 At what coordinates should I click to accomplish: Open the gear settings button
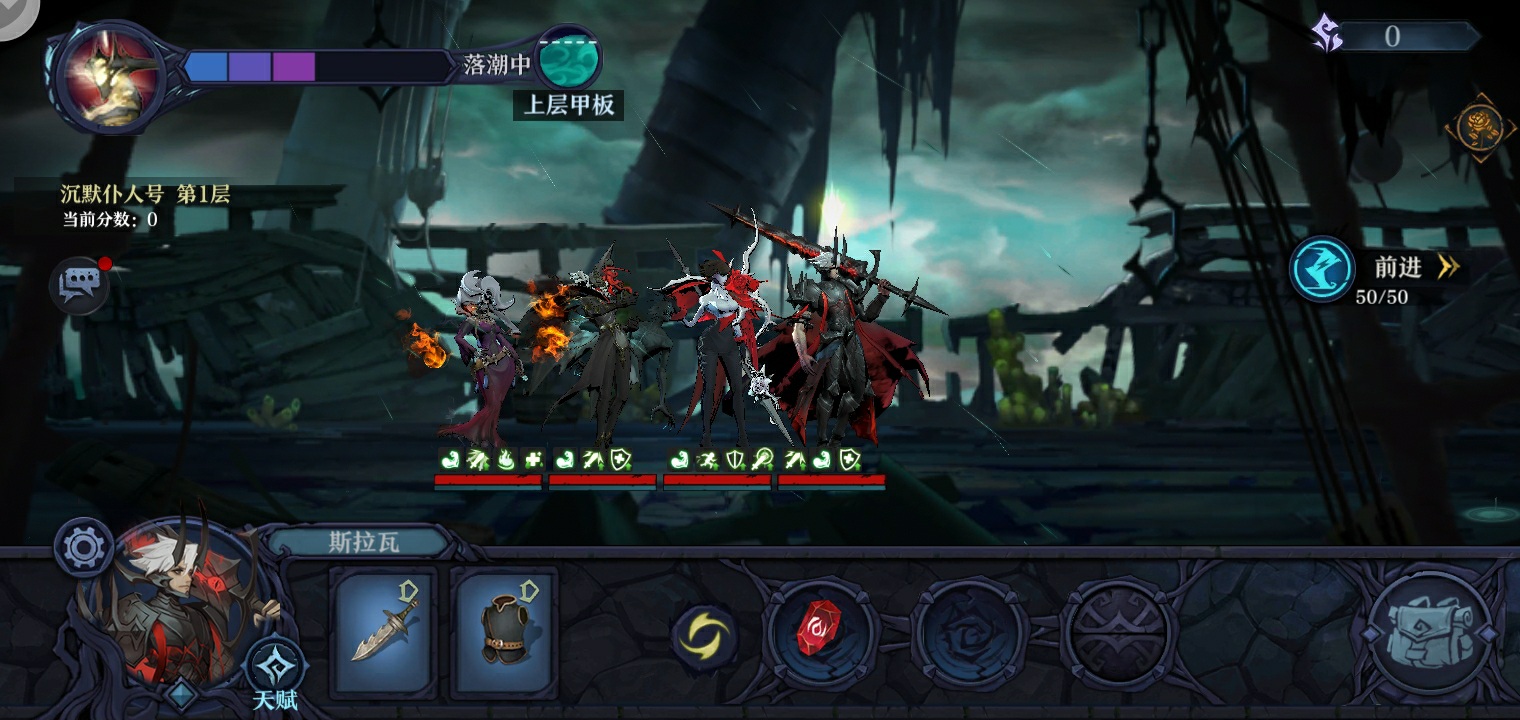(x=83, y=547)
